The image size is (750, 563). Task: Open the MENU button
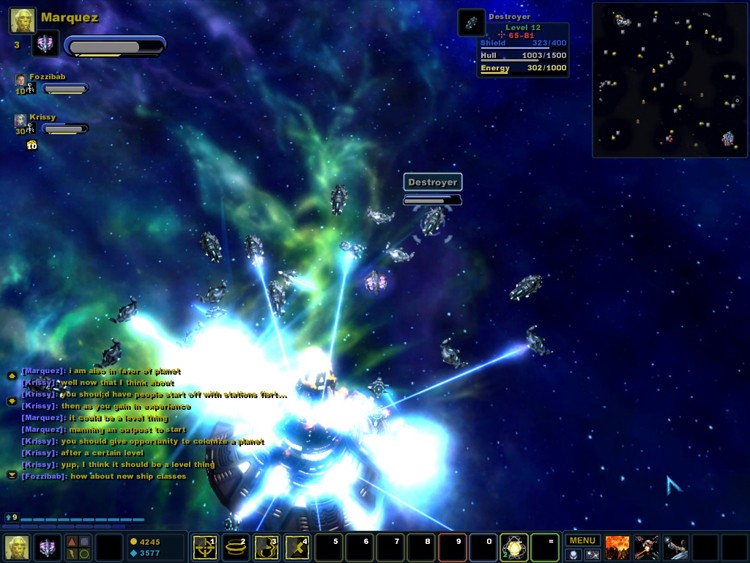(582, 540)
